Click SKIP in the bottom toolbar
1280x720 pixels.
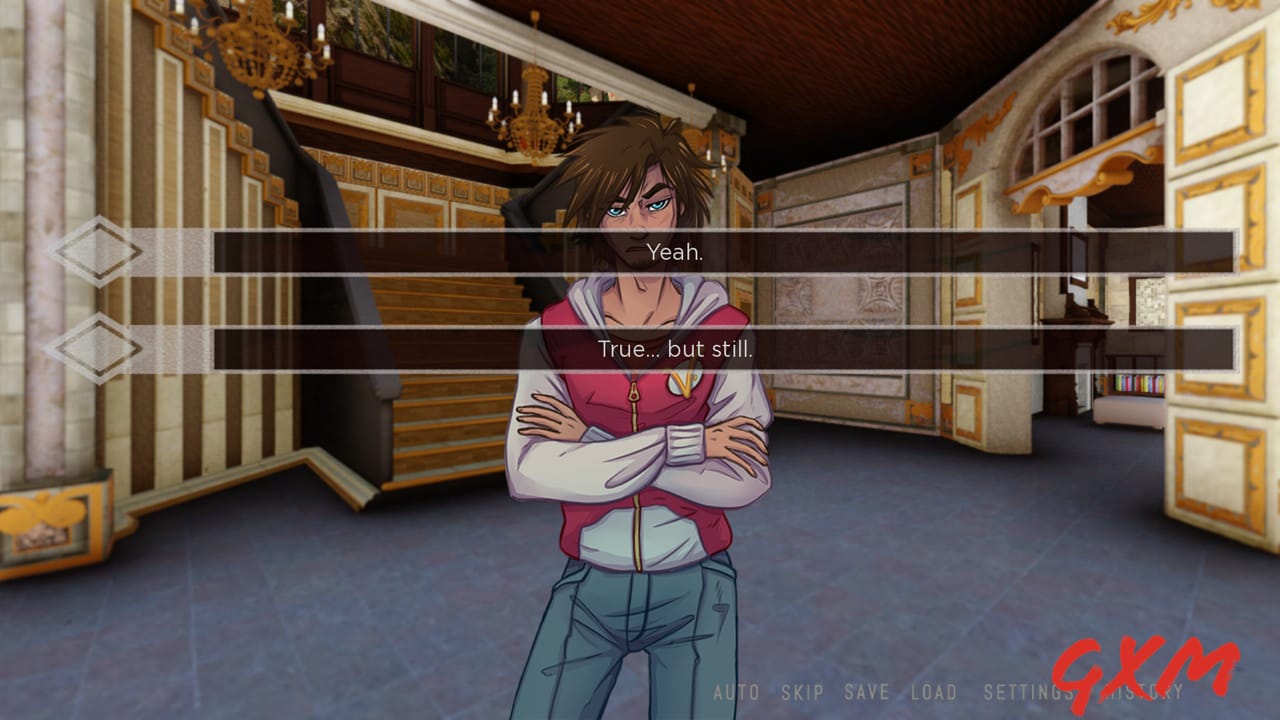tap(804, 691)
